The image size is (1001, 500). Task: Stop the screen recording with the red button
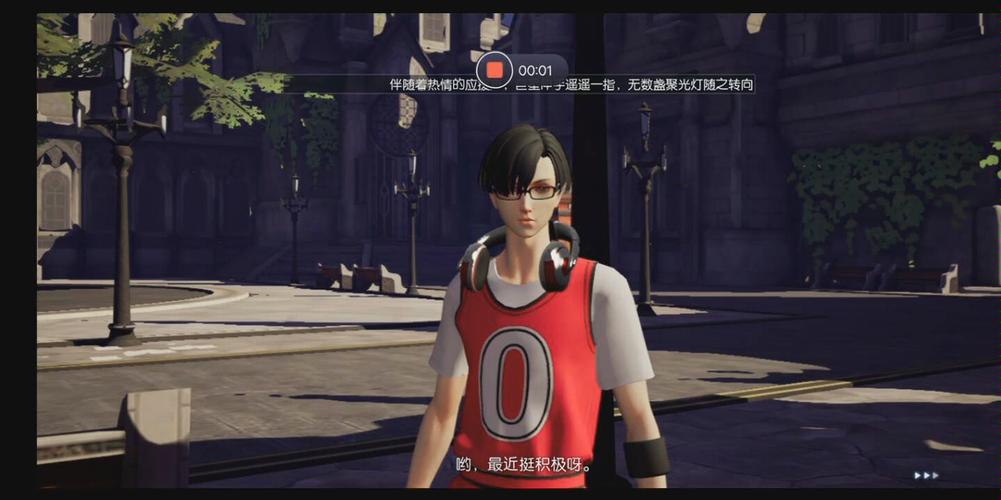pos(495,70)
